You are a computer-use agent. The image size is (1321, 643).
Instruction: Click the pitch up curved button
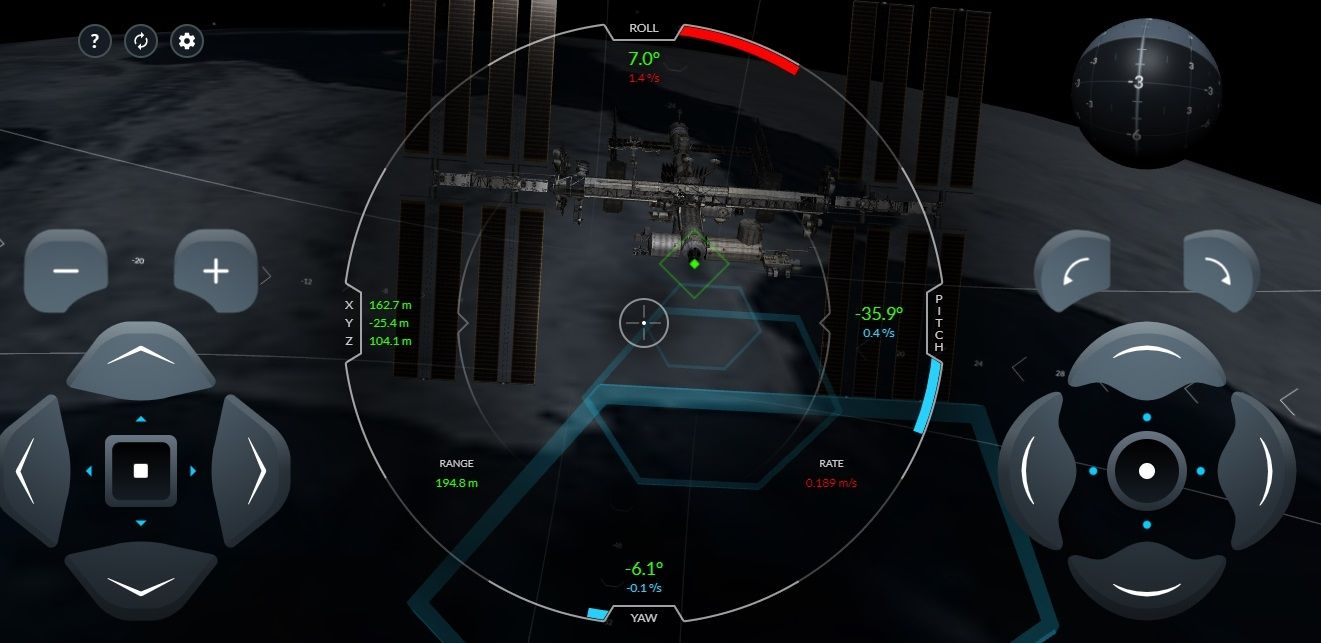point(1146,357)
